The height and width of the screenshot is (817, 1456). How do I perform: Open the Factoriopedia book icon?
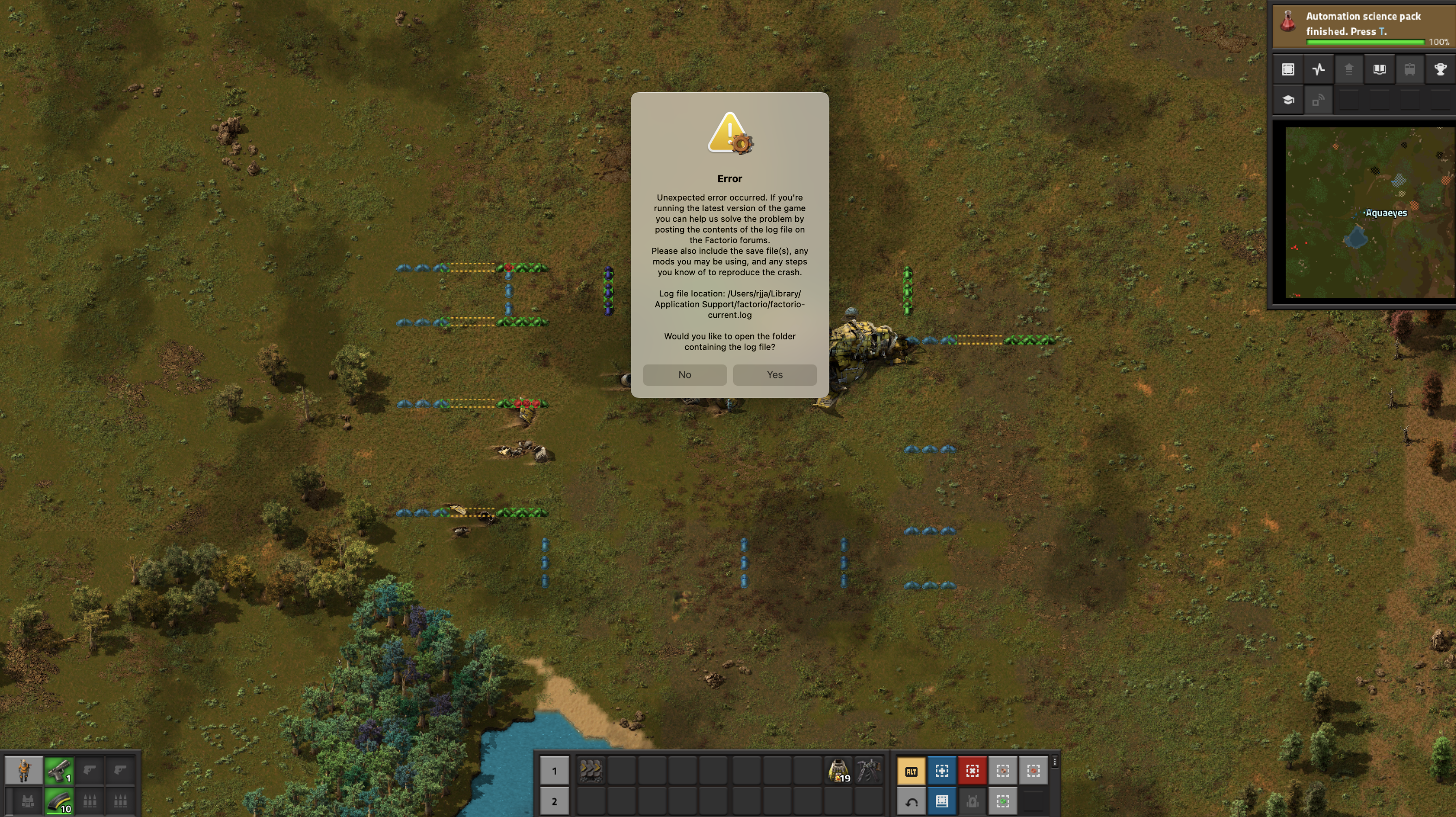(1379, 69)
